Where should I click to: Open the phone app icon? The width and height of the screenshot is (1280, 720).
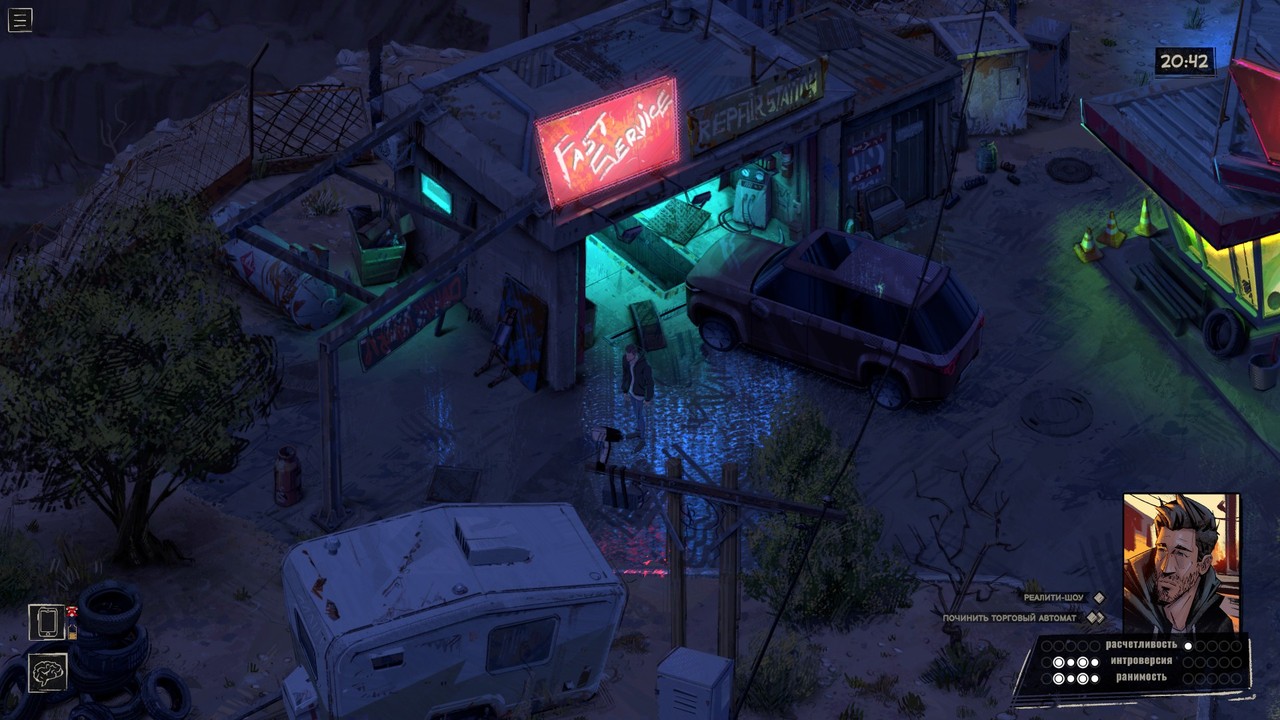(x=47, y=621)
